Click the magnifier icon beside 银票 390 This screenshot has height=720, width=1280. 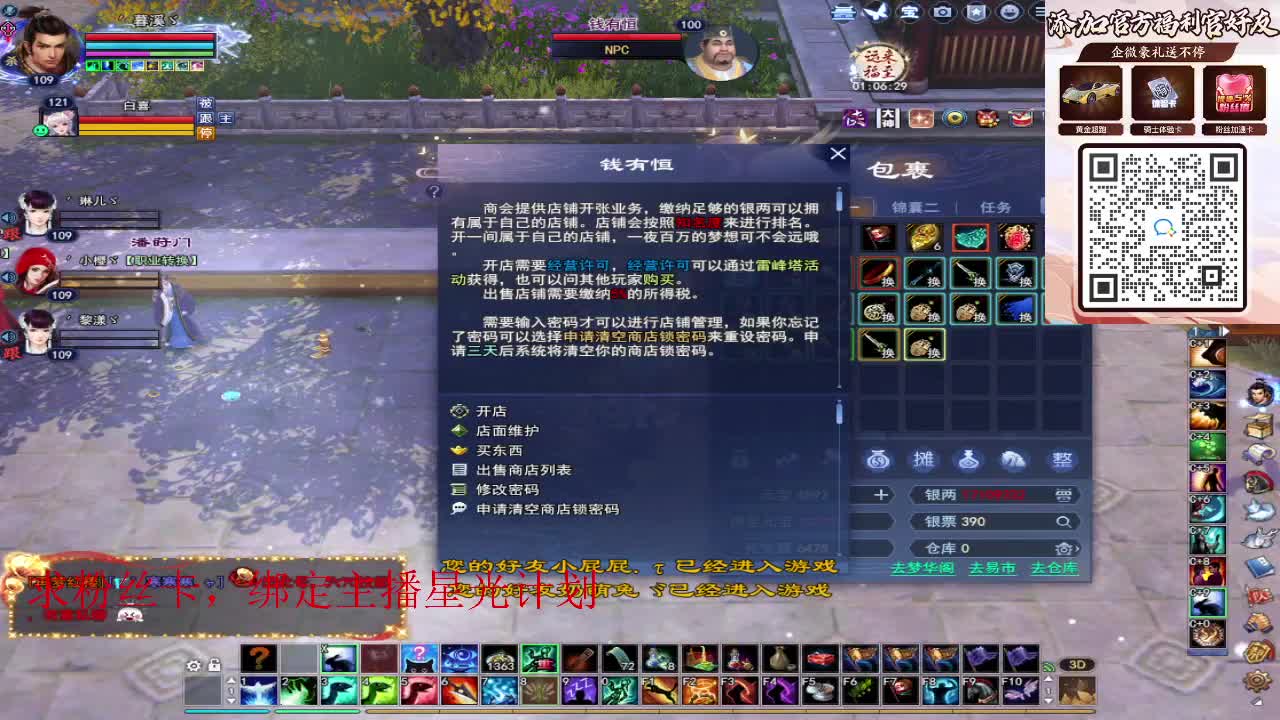point(1065,521)
